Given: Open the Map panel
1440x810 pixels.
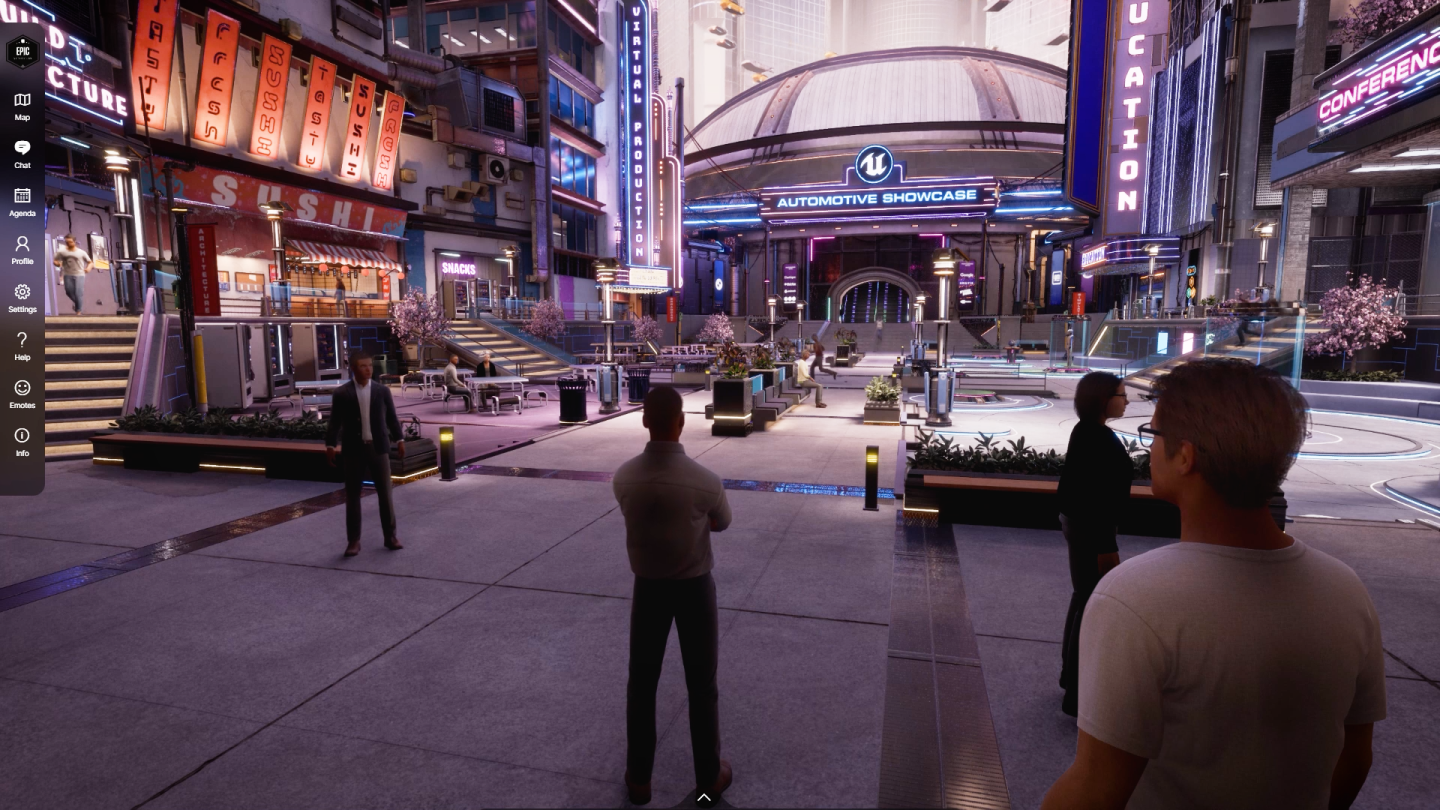Looking at the screenshot, I should [21, 105].
